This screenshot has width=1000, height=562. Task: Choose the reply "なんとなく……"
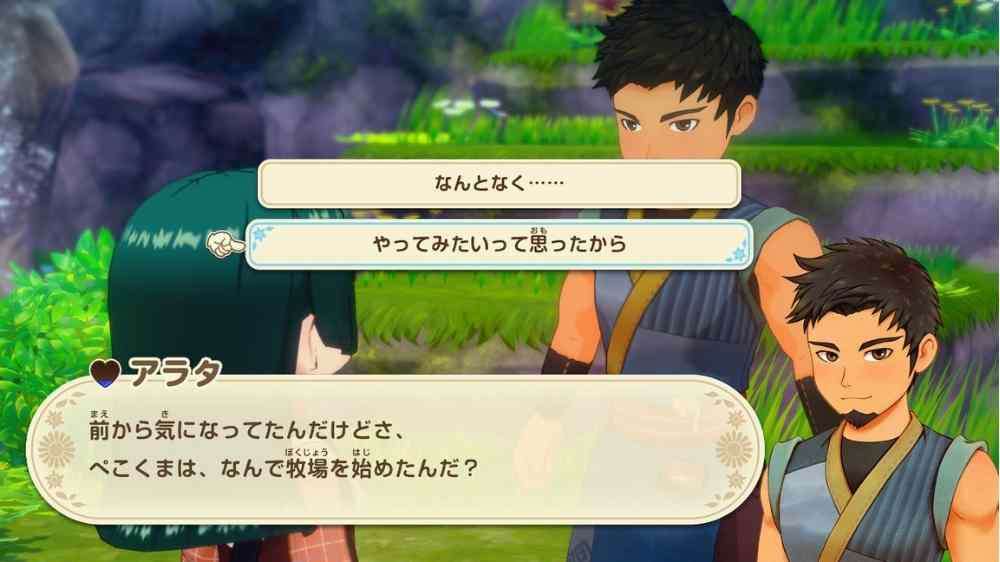click(499, 184)
